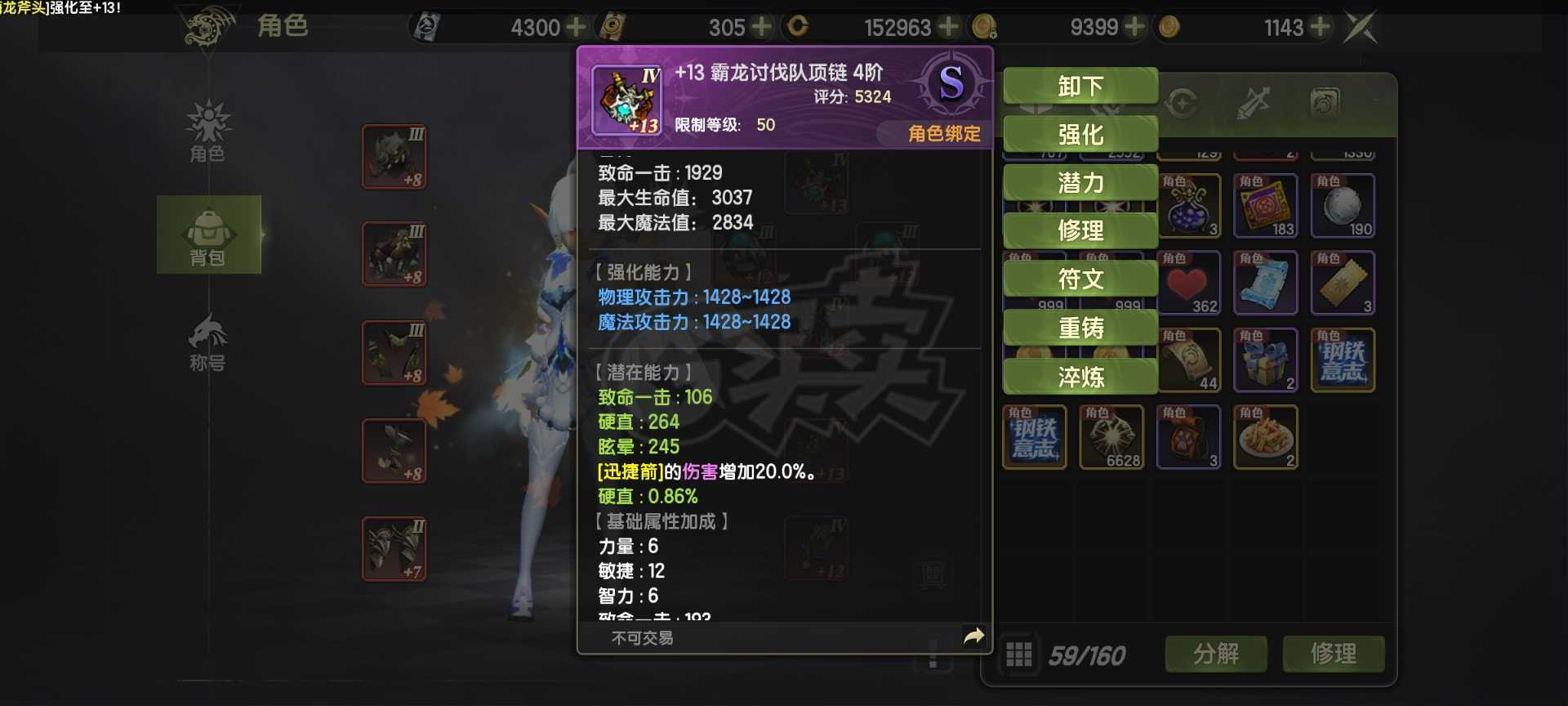This screenshot has height=706, width=1568.
Task: Select the 称号 title icon in sidebar
Action: (209, 339)
